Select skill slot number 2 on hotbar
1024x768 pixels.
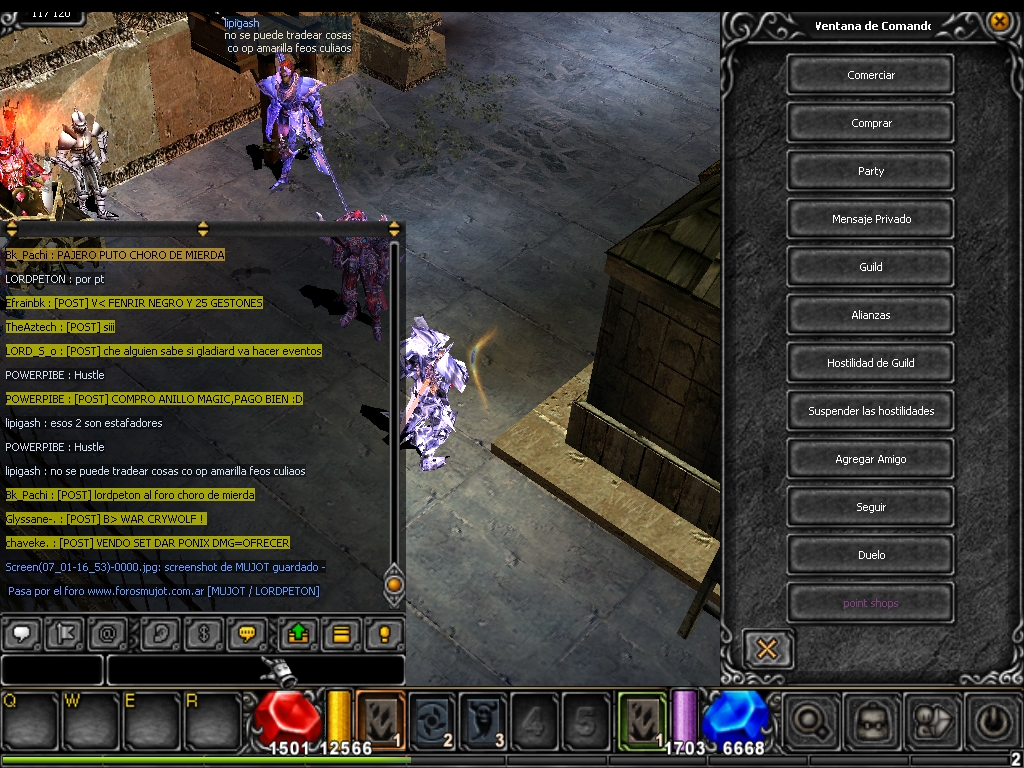coord(434,720)
